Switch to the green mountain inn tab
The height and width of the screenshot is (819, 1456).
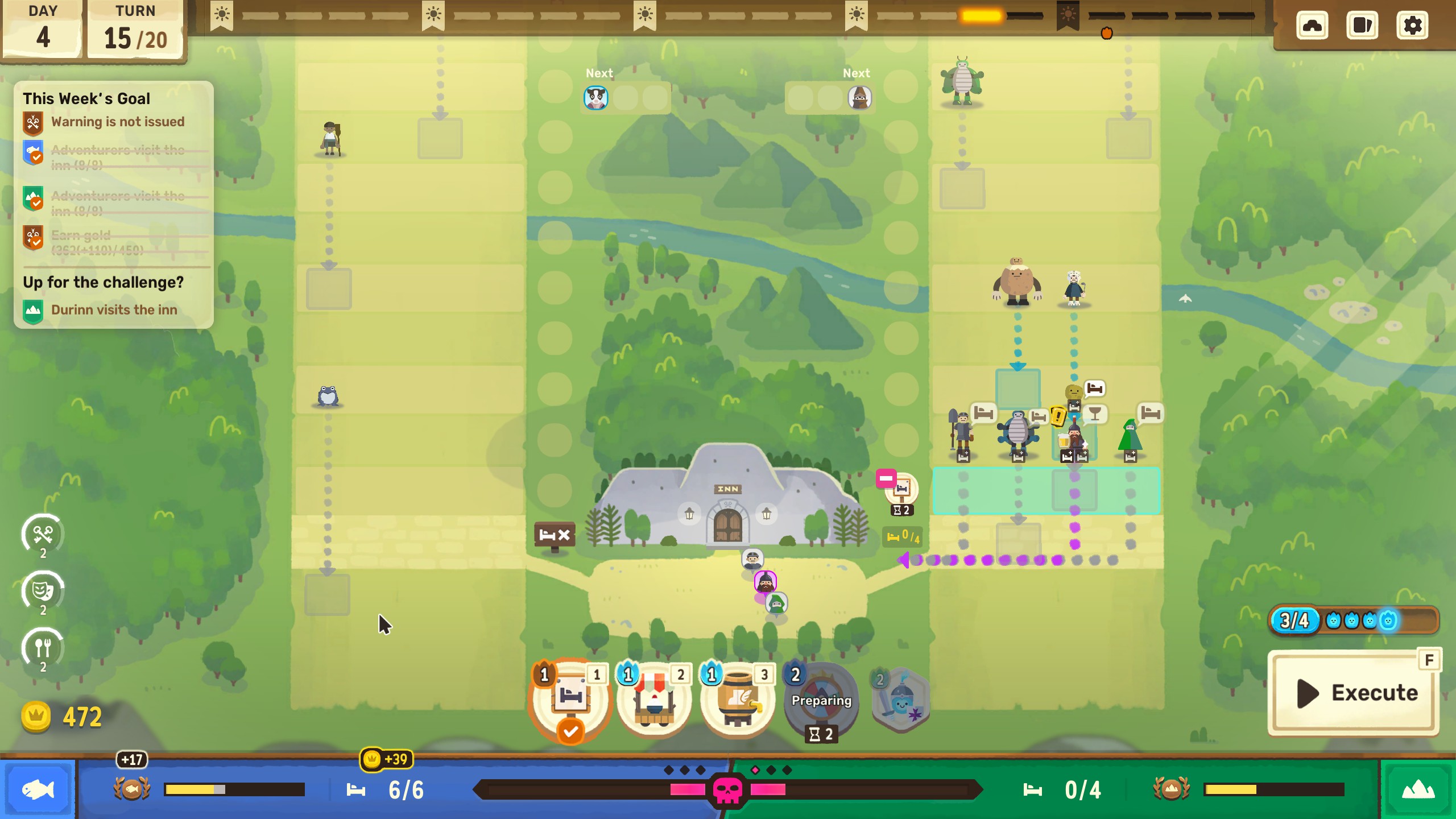click(x=1418, y=789)
